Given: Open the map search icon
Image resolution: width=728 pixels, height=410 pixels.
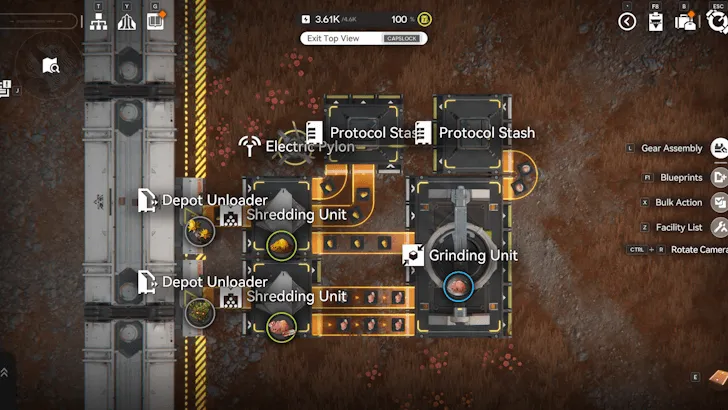Looking at the screenshot, I should [51, 66].
